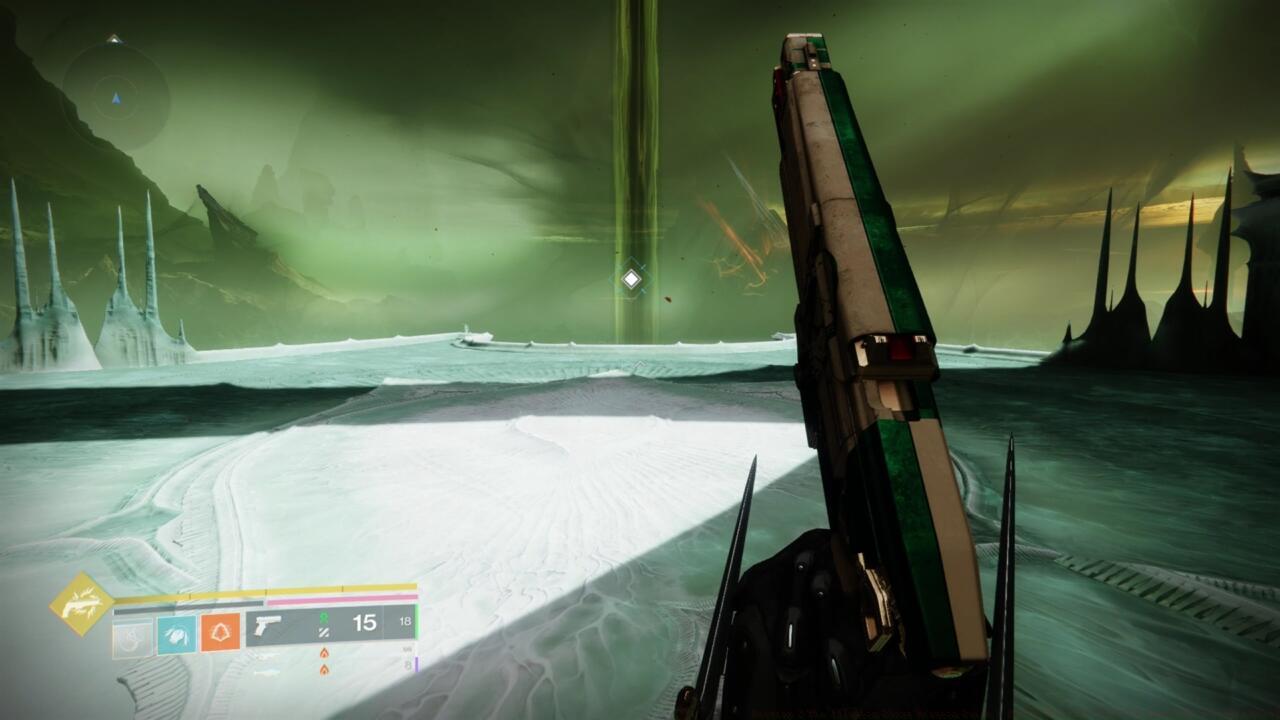The image size is (1280, 720).
Task: Click the faded grenade ability icon
Action: click(x=133, y=639)
